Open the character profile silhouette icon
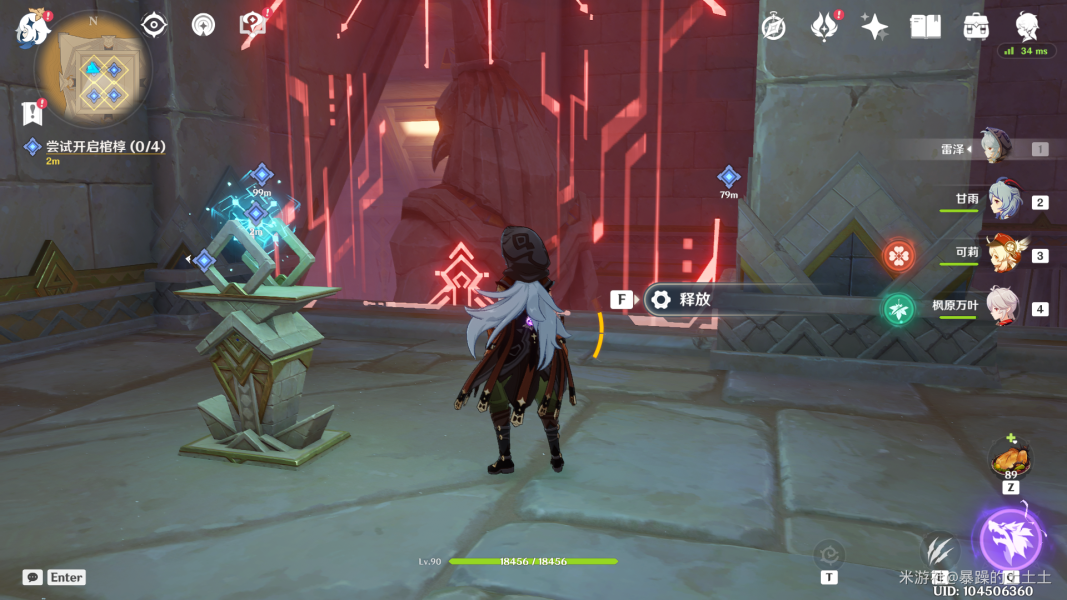 (x=1027, y=27)
